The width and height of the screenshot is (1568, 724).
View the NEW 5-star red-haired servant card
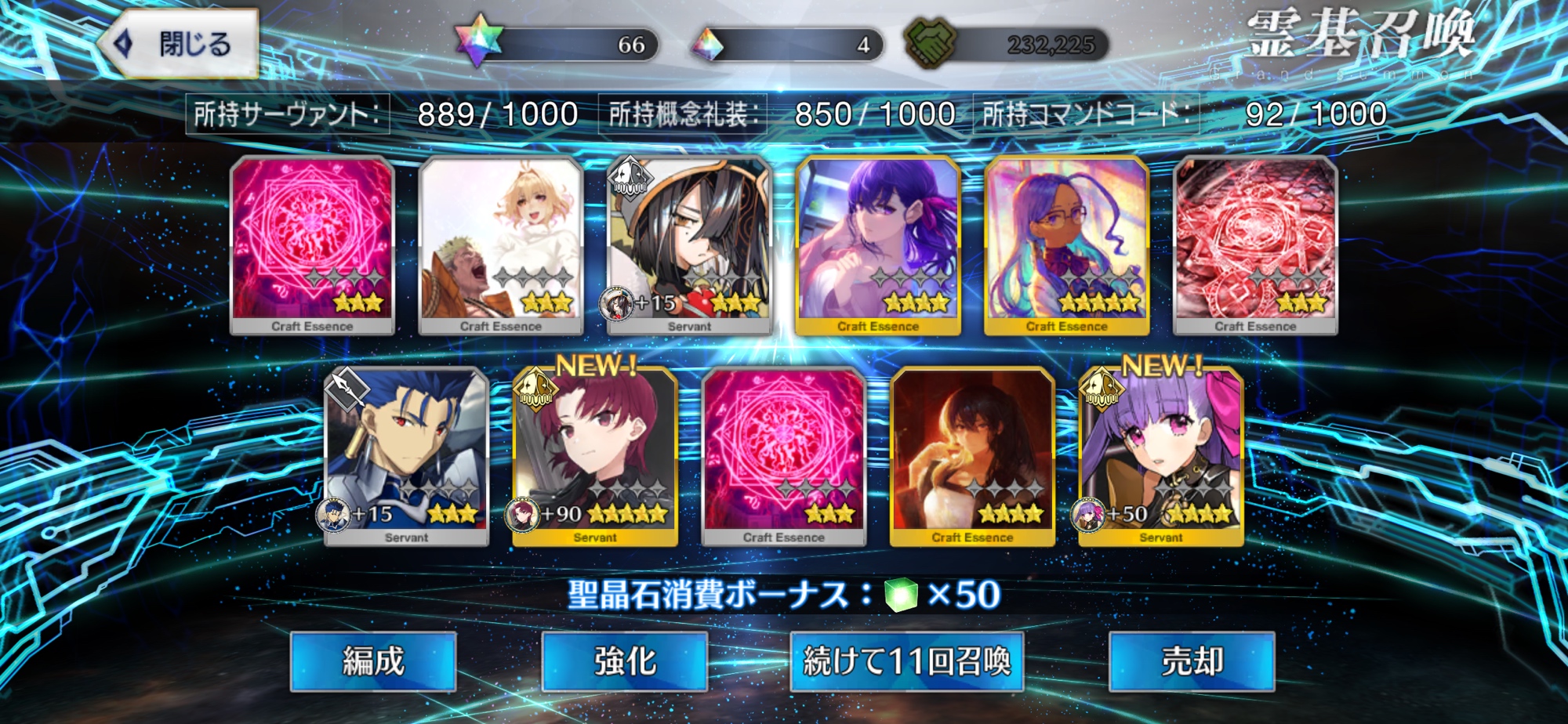[595, 456]
